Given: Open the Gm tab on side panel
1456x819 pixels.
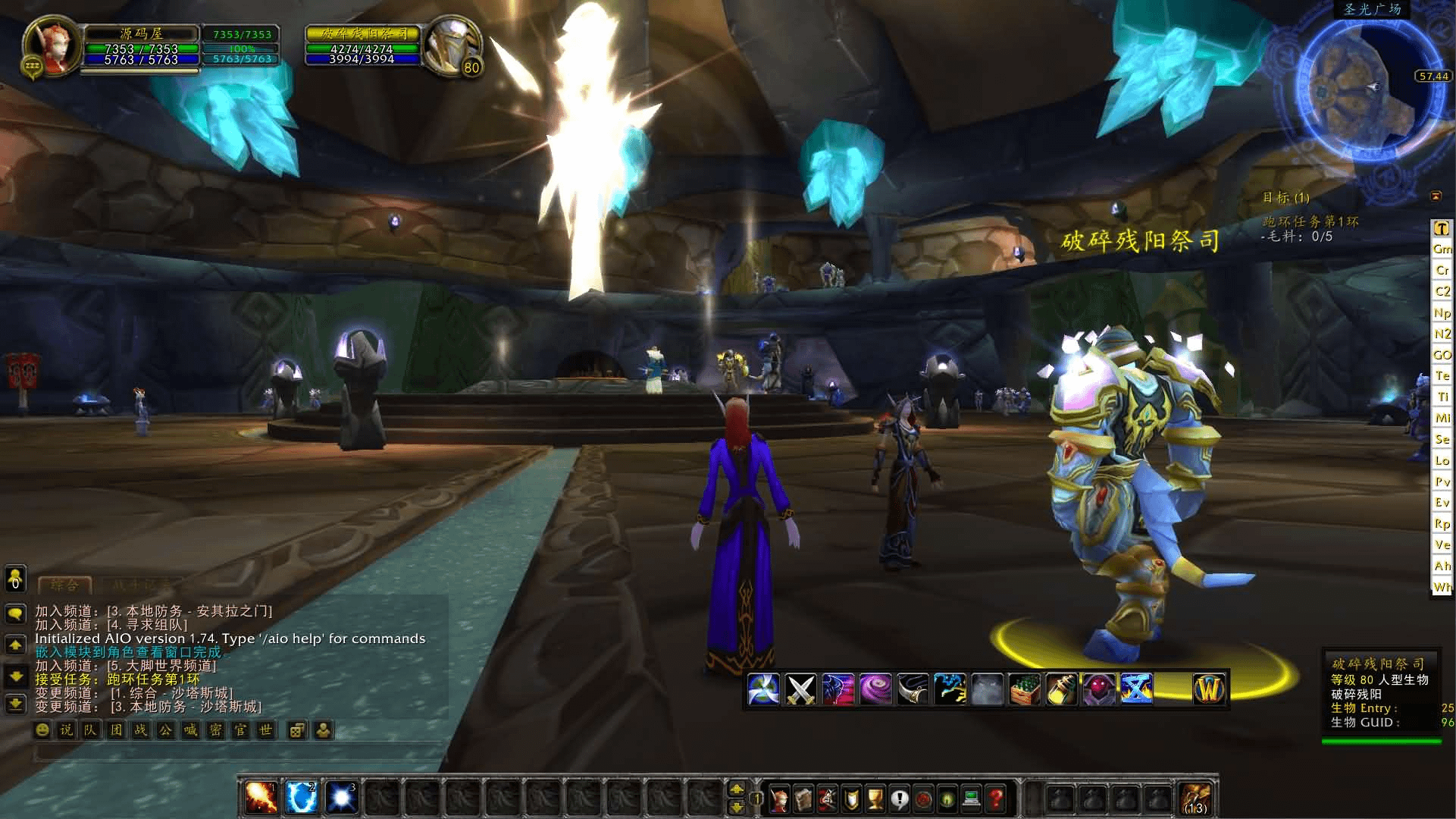Looking at the screenshot, I should 1442,249.
